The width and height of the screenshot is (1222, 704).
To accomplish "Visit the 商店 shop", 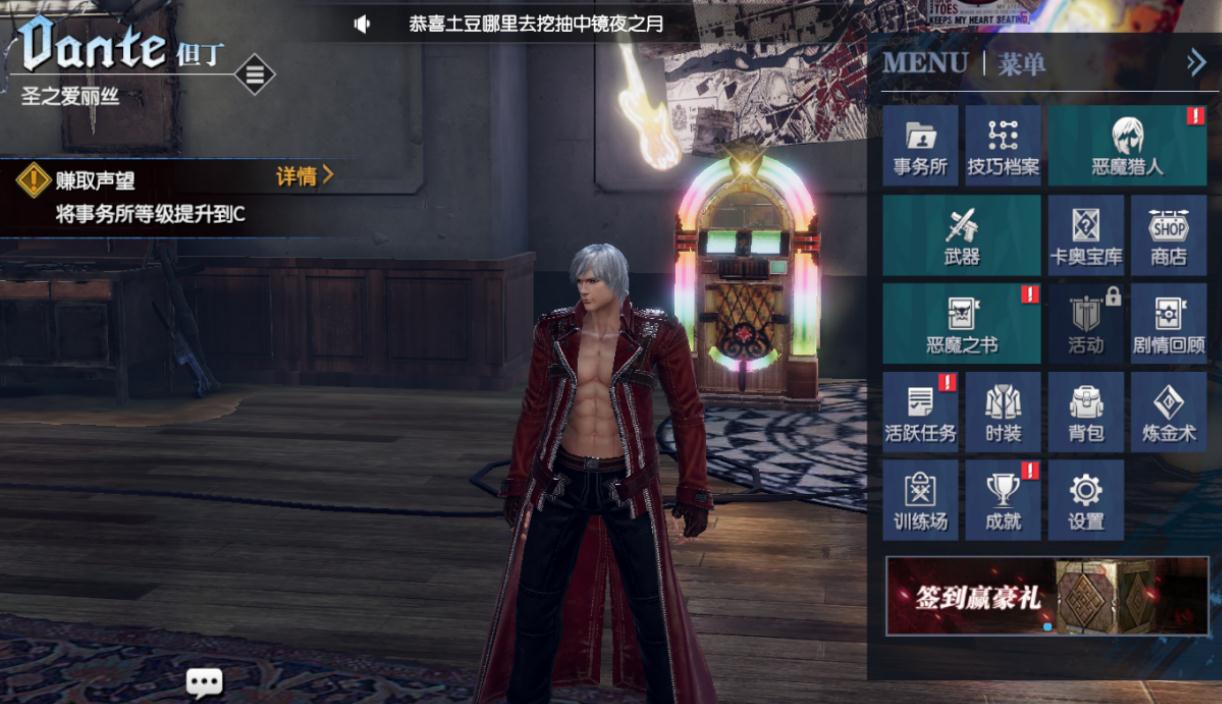I will [x=1168, y=235].
